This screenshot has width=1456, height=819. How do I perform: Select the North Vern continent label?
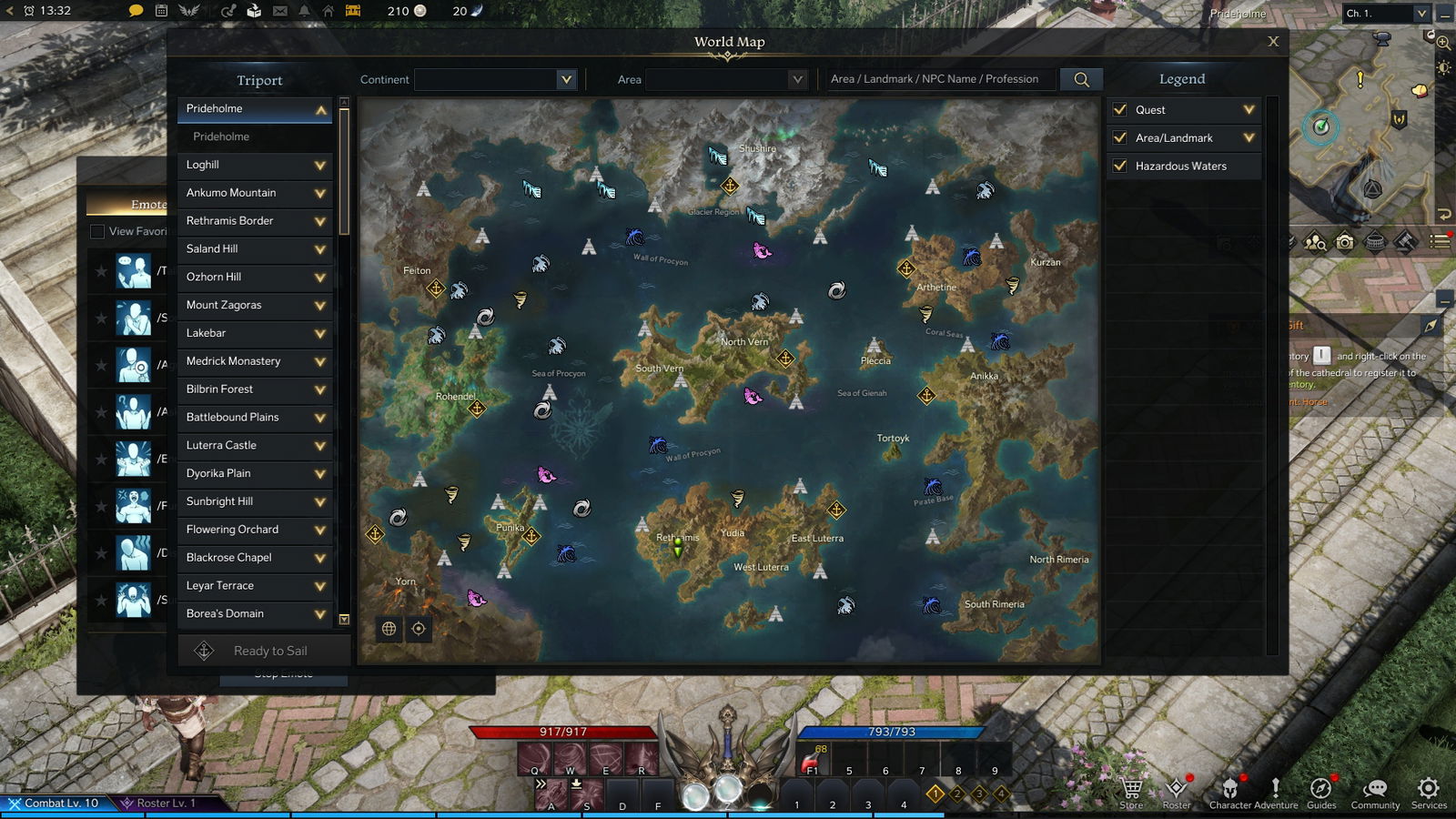pos(744,342)
